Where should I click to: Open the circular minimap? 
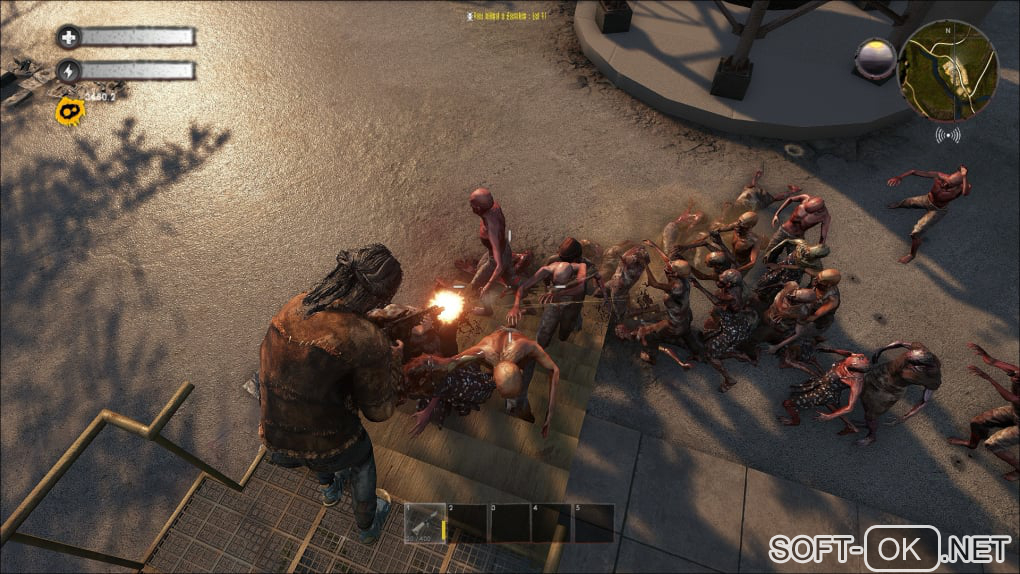tap(947, 71)
